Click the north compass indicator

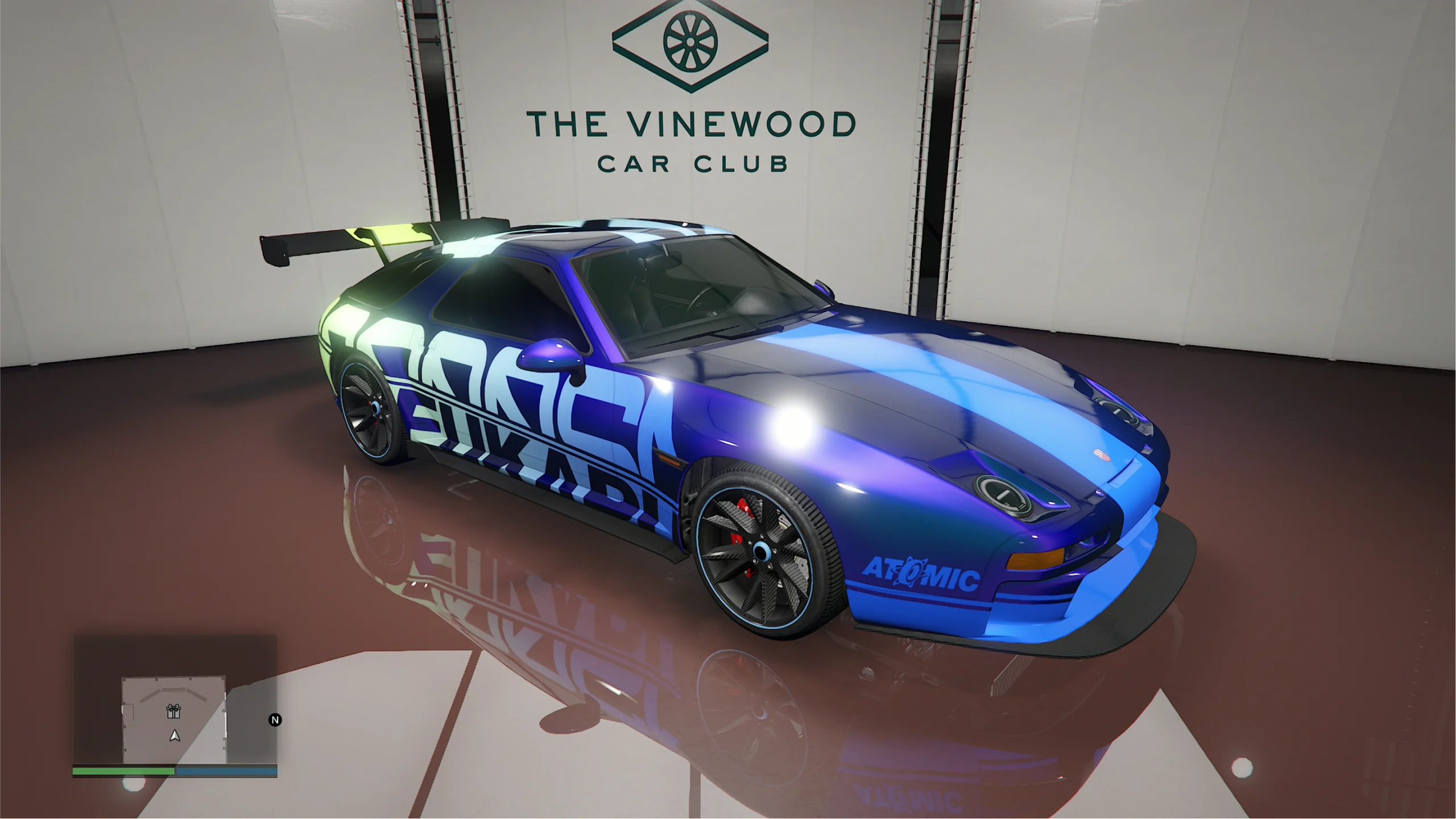[275, 720]
